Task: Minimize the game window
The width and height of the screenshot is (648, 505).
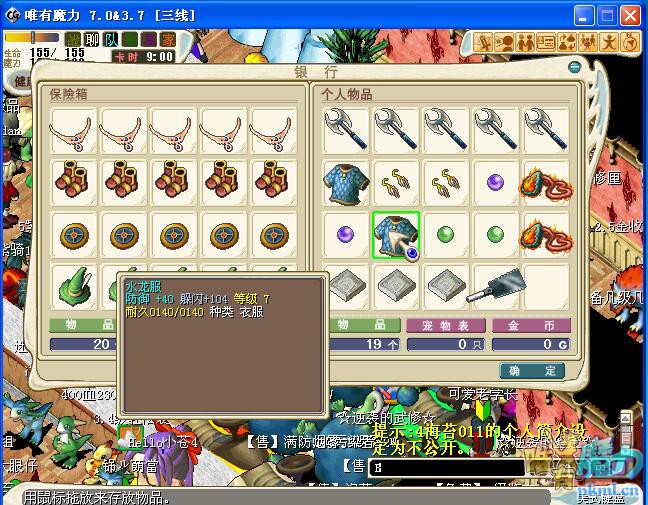Action: pos(582,15)
